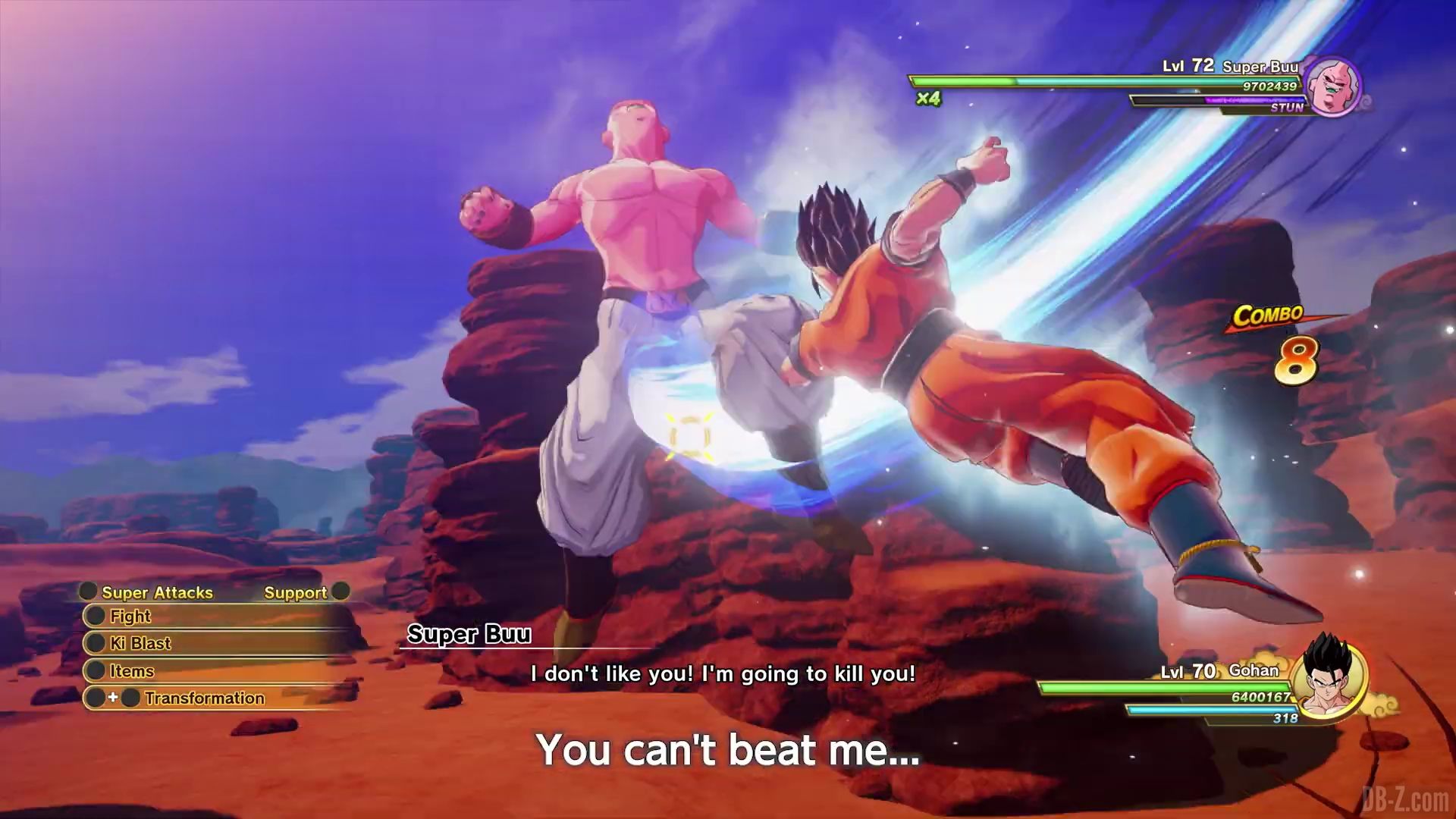1456x819 pixels.
Task: Select the Super Attacks command
Action: point(157,592)
